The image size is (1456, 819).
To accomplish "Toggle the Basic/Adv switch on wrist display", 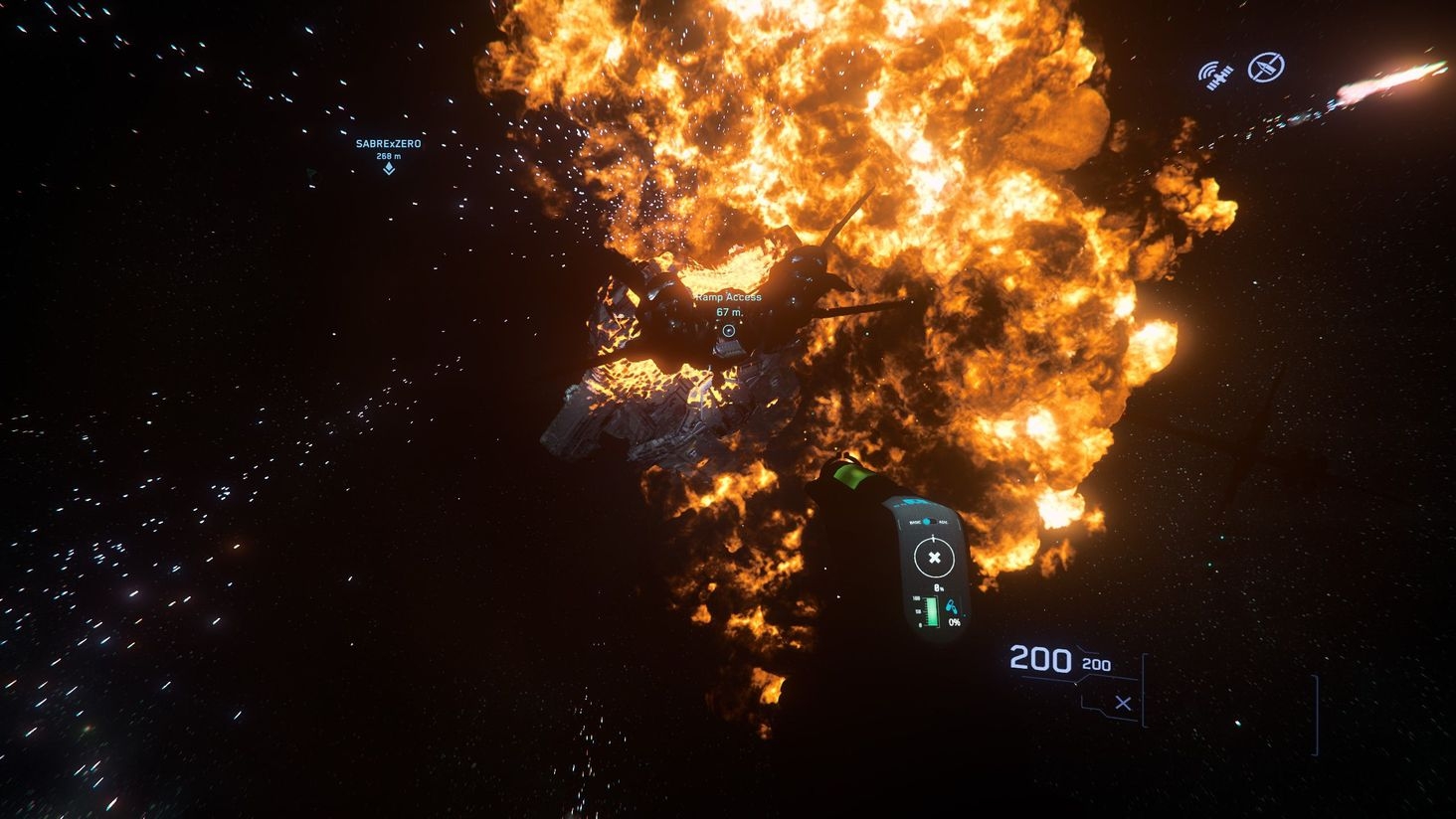I will coord(927,522).
